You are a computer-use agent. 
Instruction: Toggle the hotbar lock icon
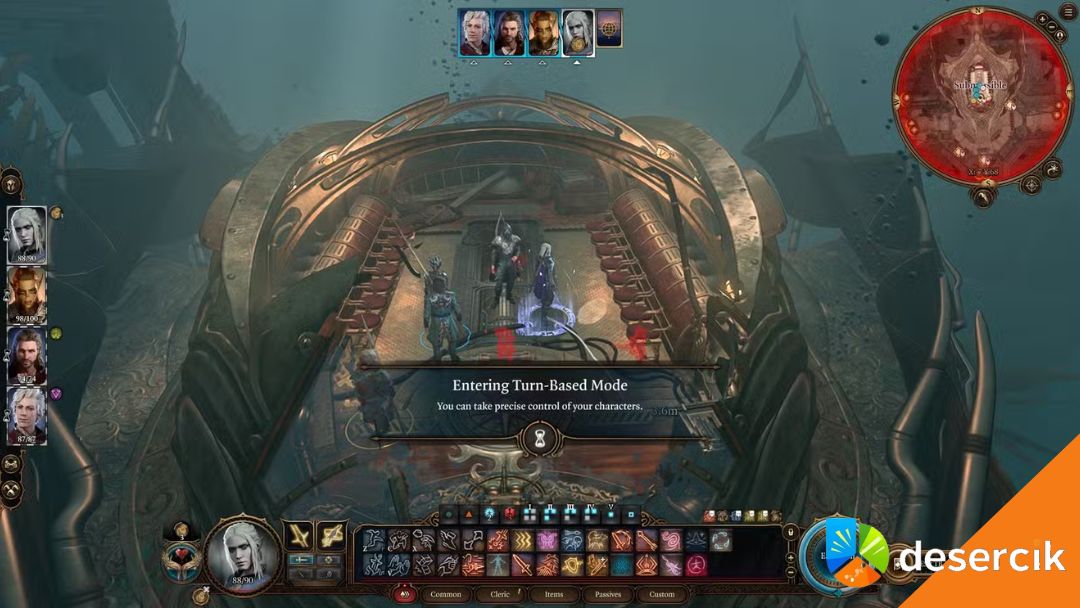point(791,531)
